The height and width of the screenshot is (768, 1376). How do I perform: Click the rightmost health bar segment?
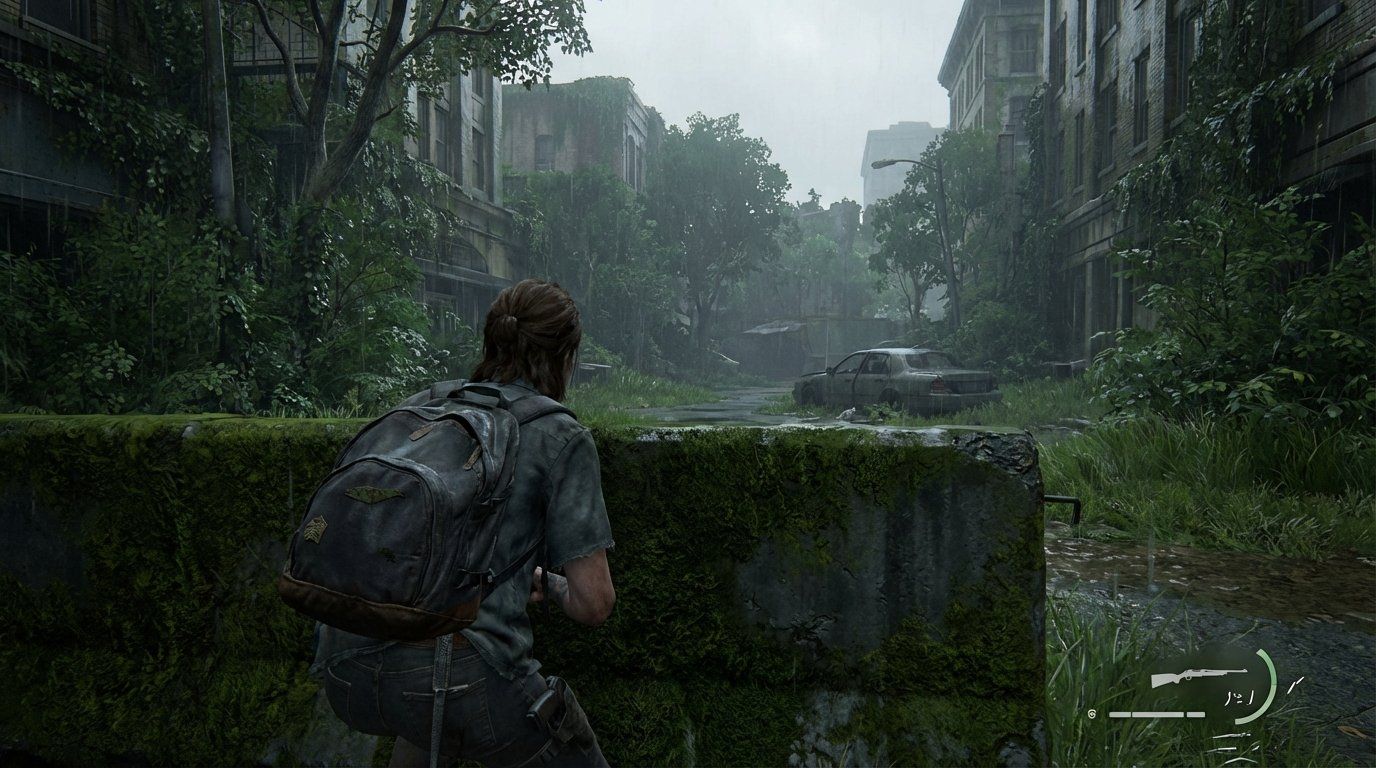coord(1195,714)
